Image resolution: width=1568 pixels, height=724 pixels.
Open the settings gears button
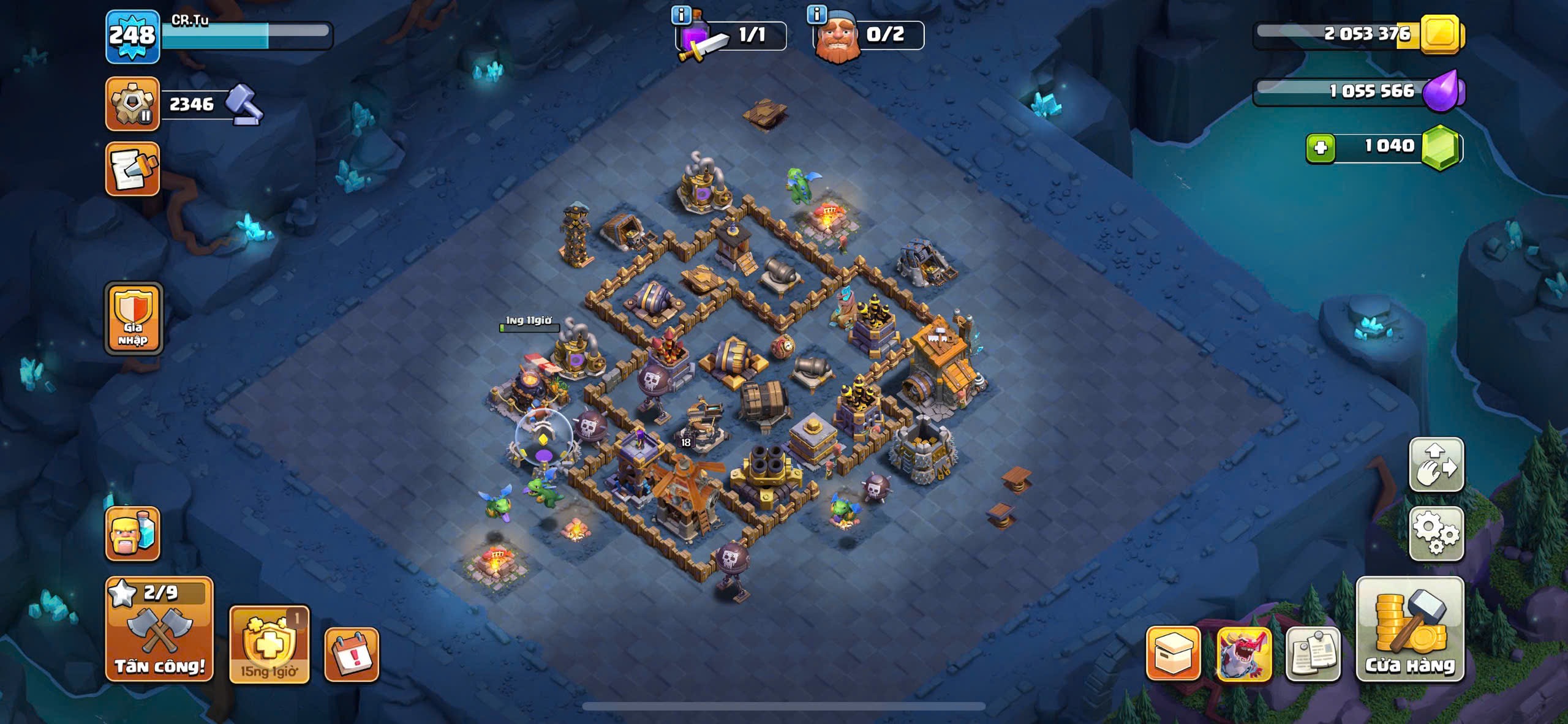[x=1436, y=534]
